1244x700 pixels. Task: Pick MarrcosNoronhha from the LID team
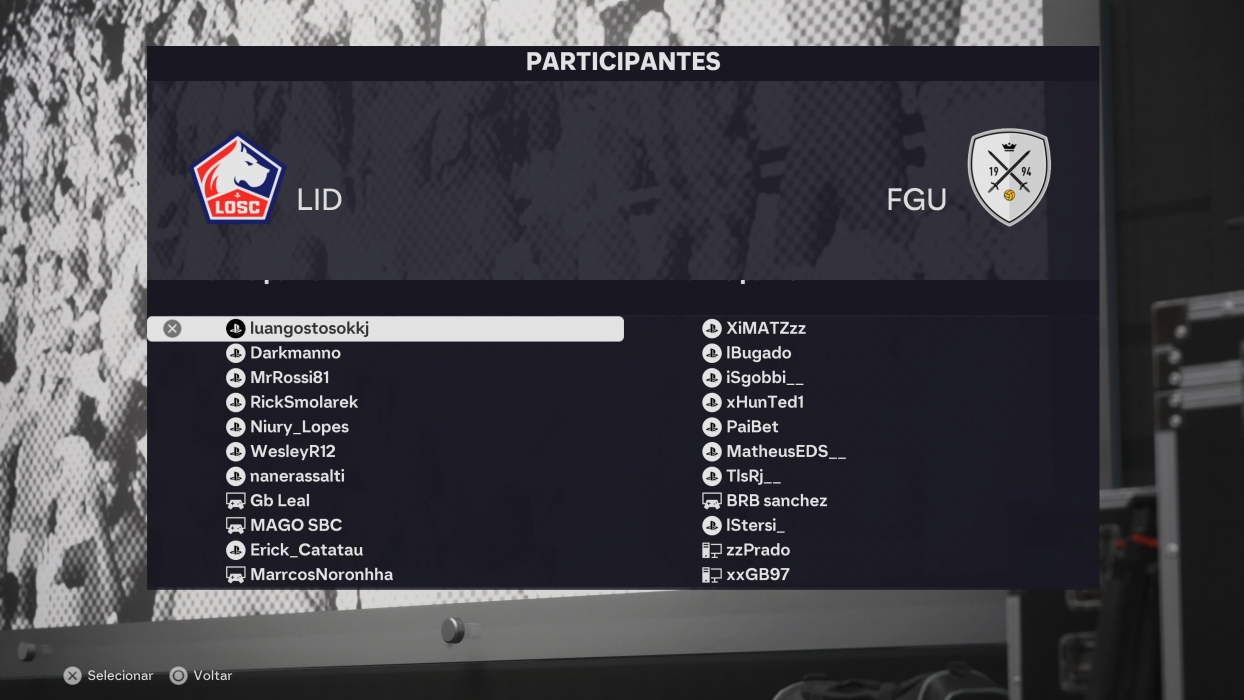coord(321,574)
